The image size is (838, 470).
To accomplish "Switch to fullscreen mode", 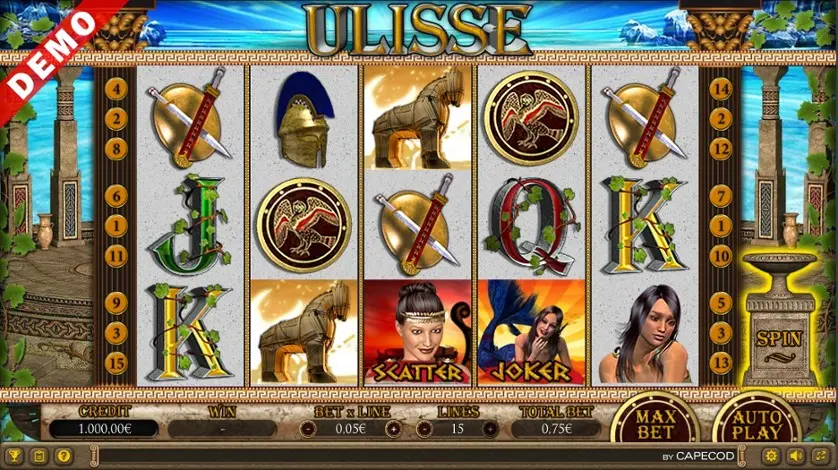I will click(822, 457).
